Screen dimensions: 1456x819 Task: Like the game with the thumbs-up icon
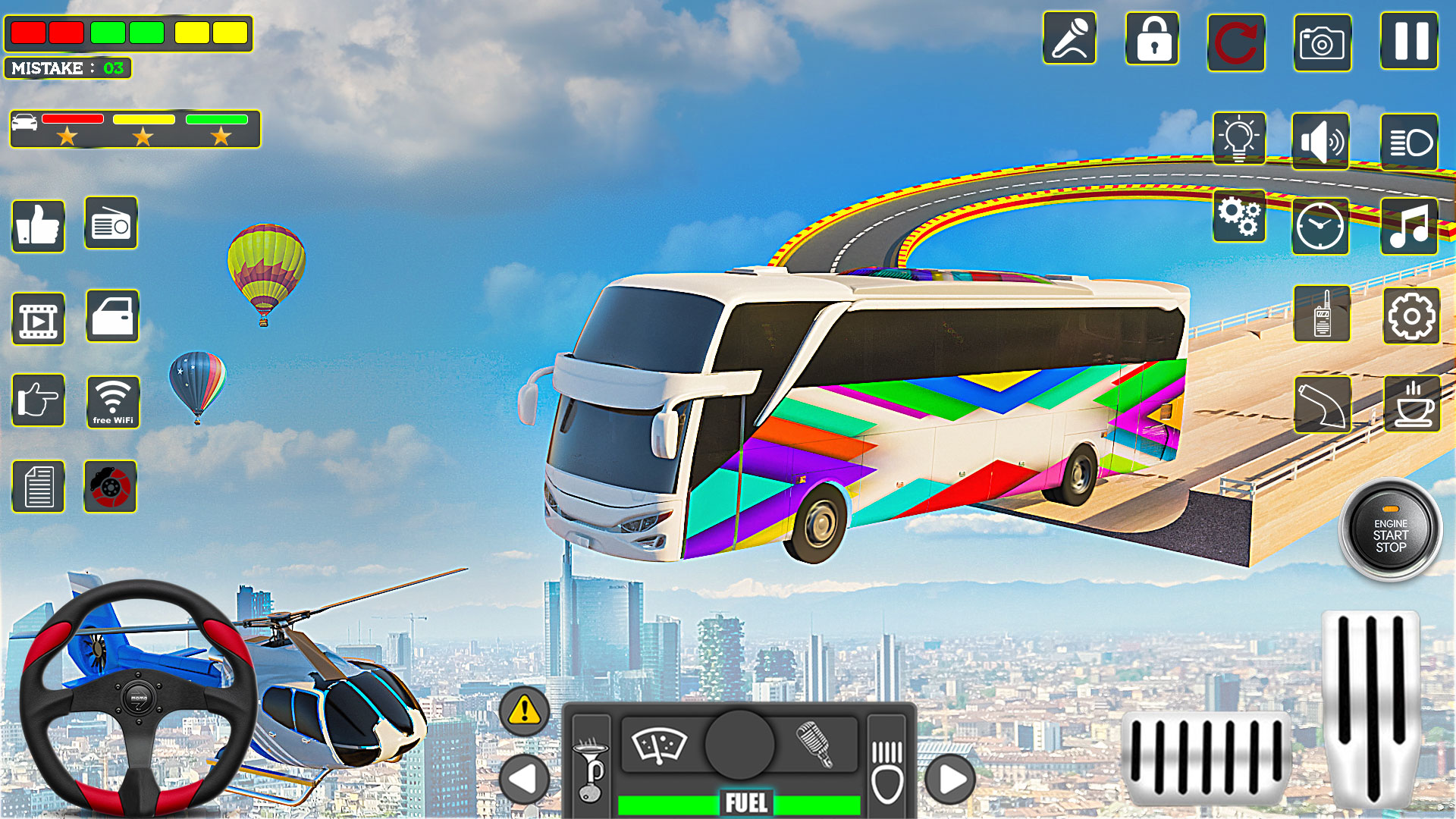(x=37, y=225)
